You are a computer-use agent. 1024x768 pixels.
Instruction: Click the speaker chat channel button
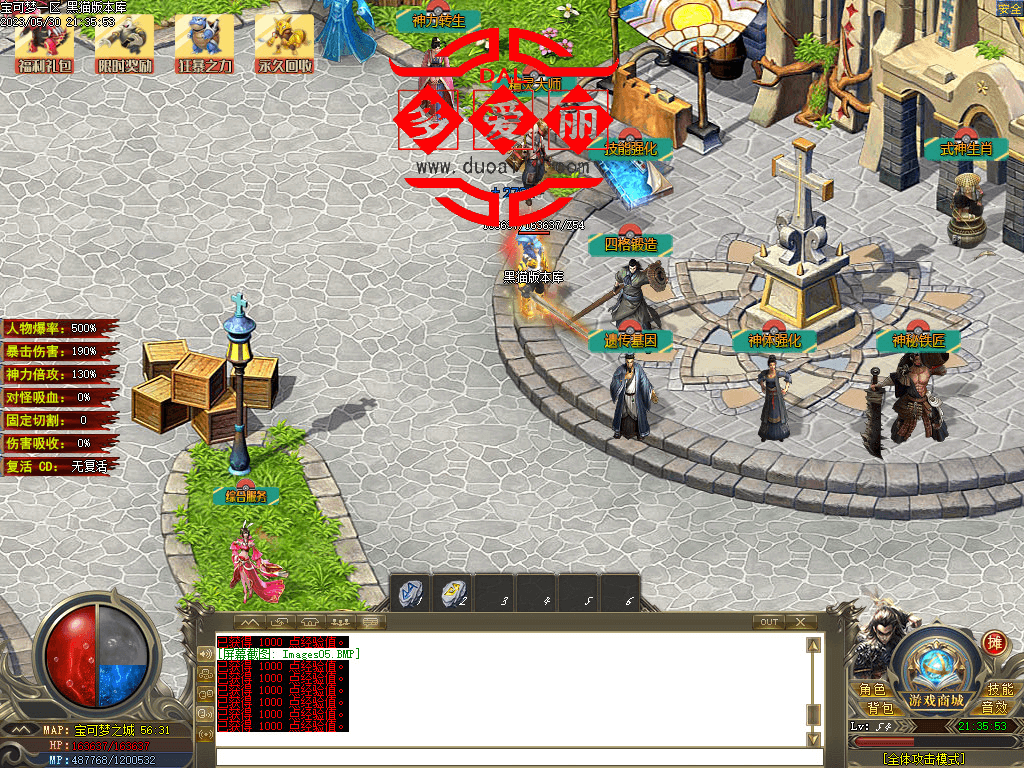[x=206, y=655]
